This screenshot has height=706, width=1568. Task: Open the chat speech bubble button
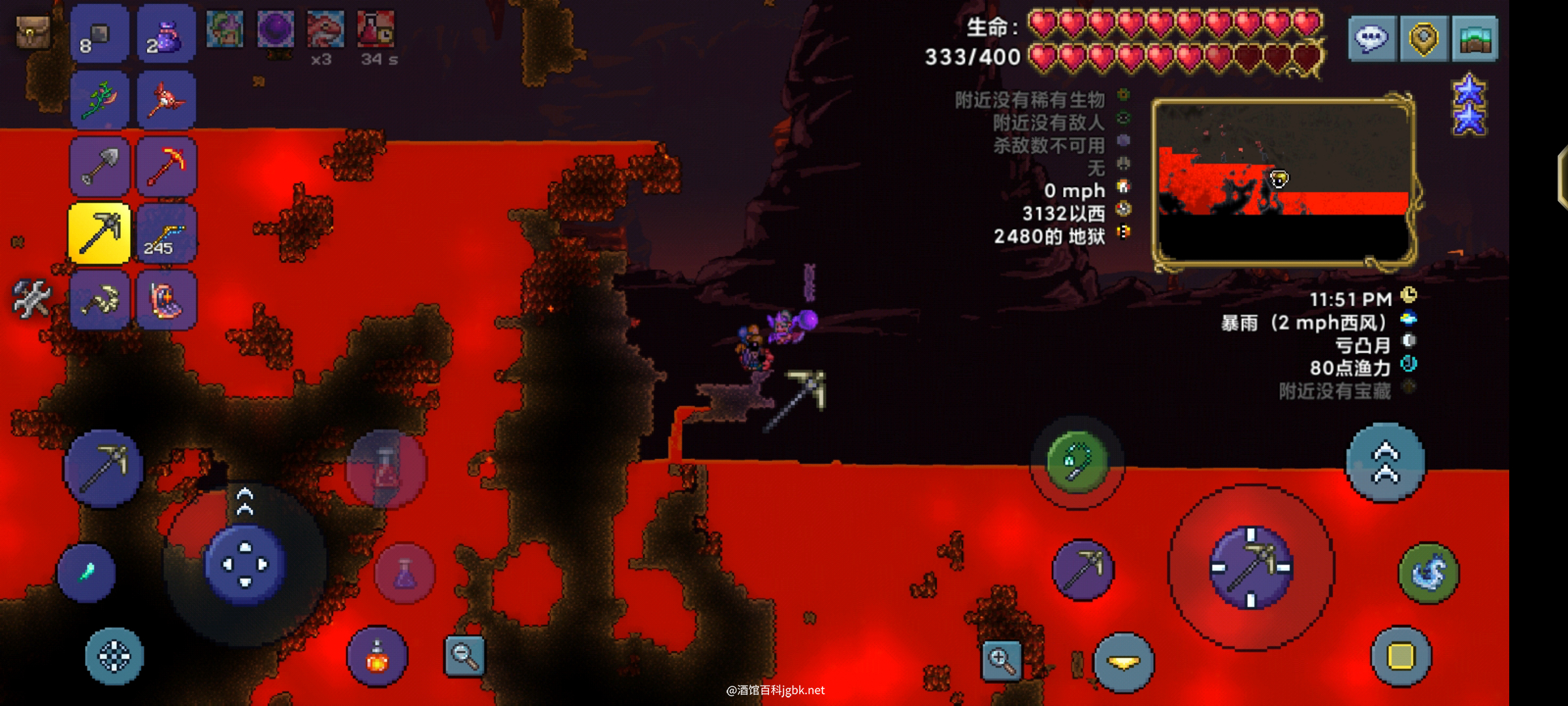coord(1372,38)
